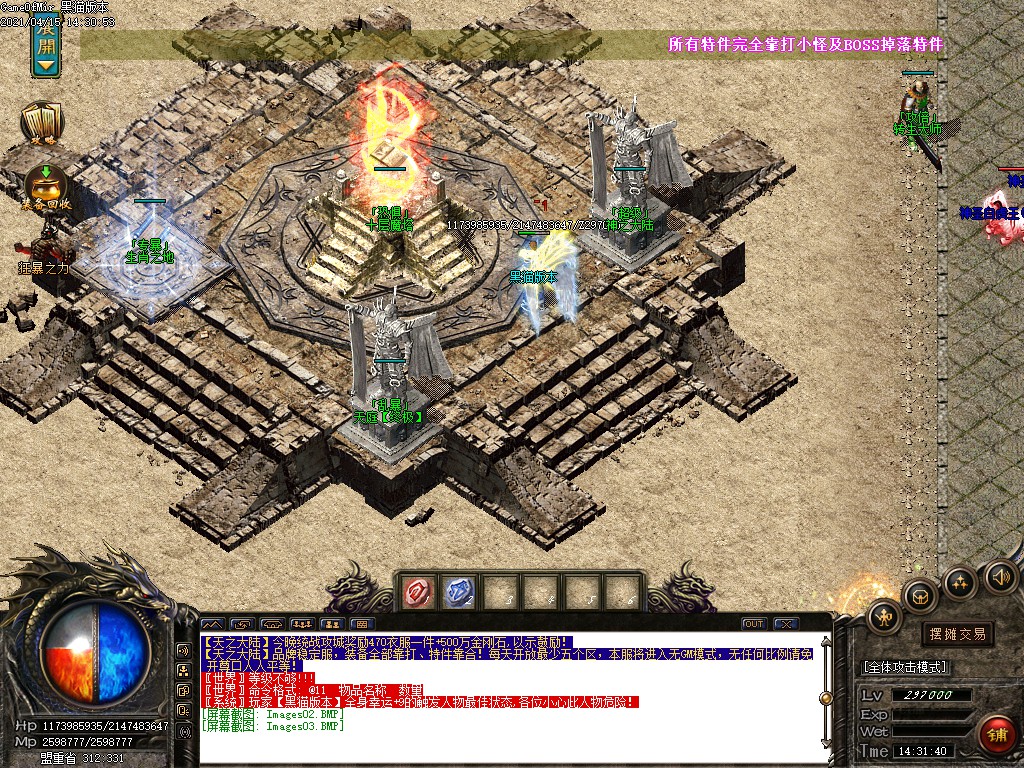Toggle sound with the speaker icon
Image resolution: width=1024 pixels, height=768 pixels.
coord(1001,575)
